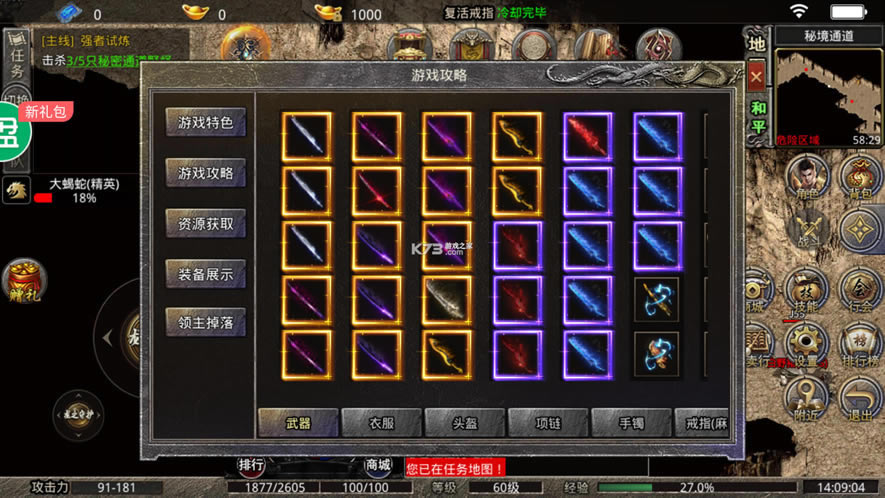The height and width of the screenshot is (498, 885).
Task: Switch to the 衣服 clothing tab
Action: coord(381,423)
